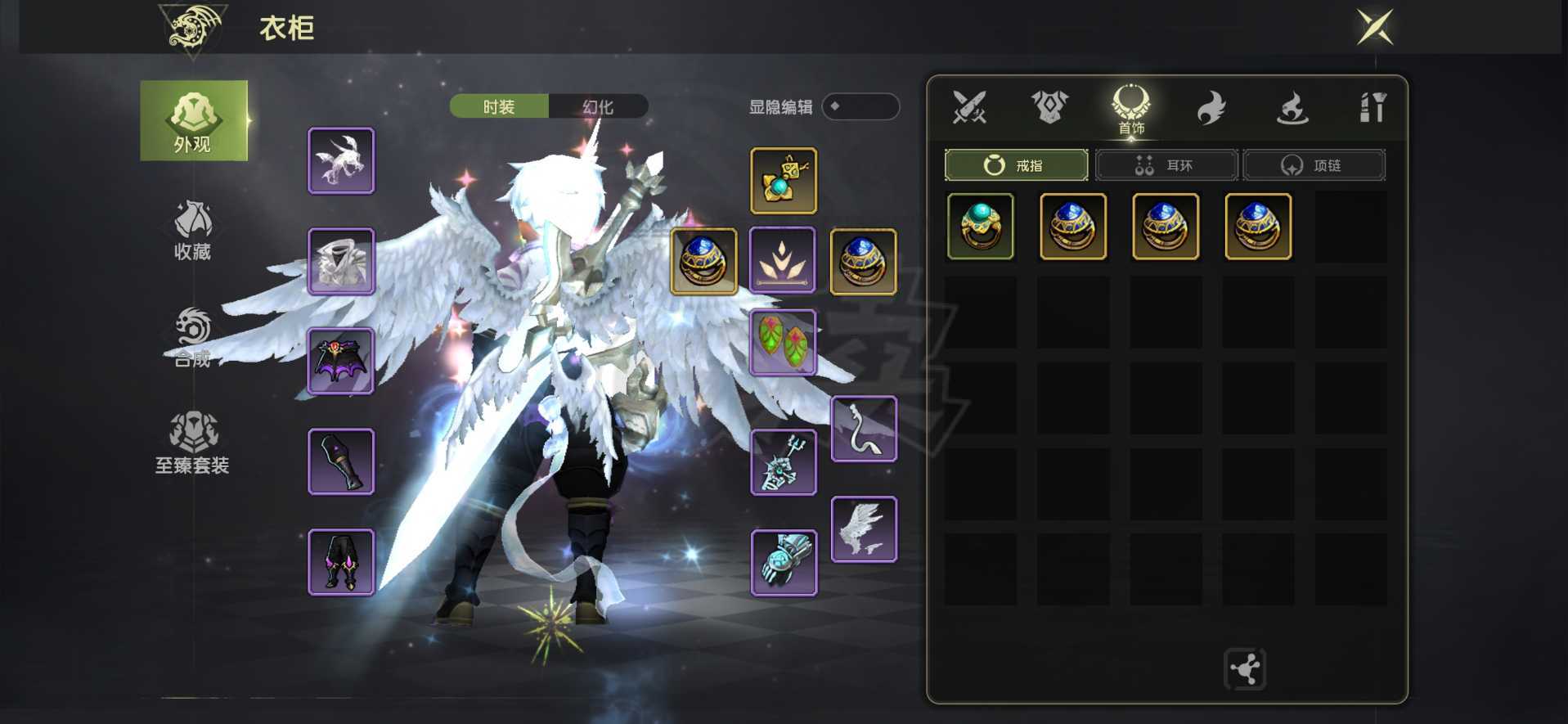Select the 顶链 necklace sub-tab
Screen dimensions: 1568x724
point(1313,165)
